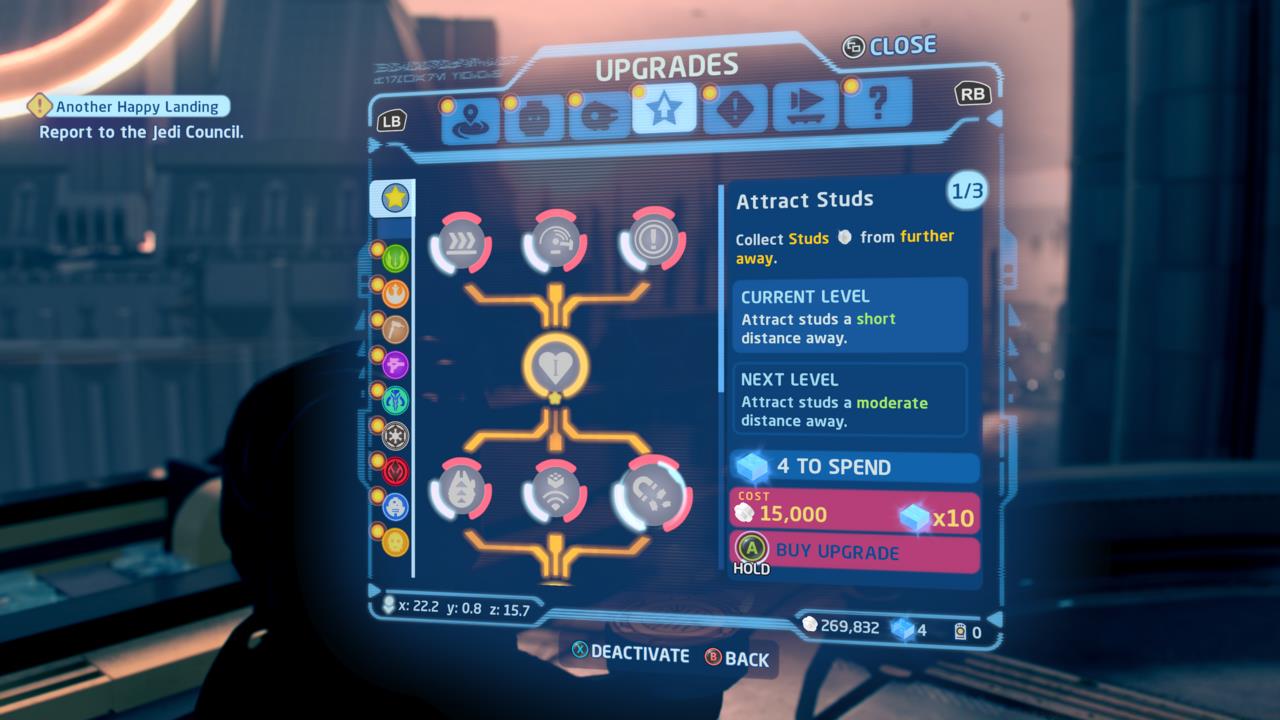Select the astromech droid class icon
1280x720 pixels.
click(x=395, y=504)
